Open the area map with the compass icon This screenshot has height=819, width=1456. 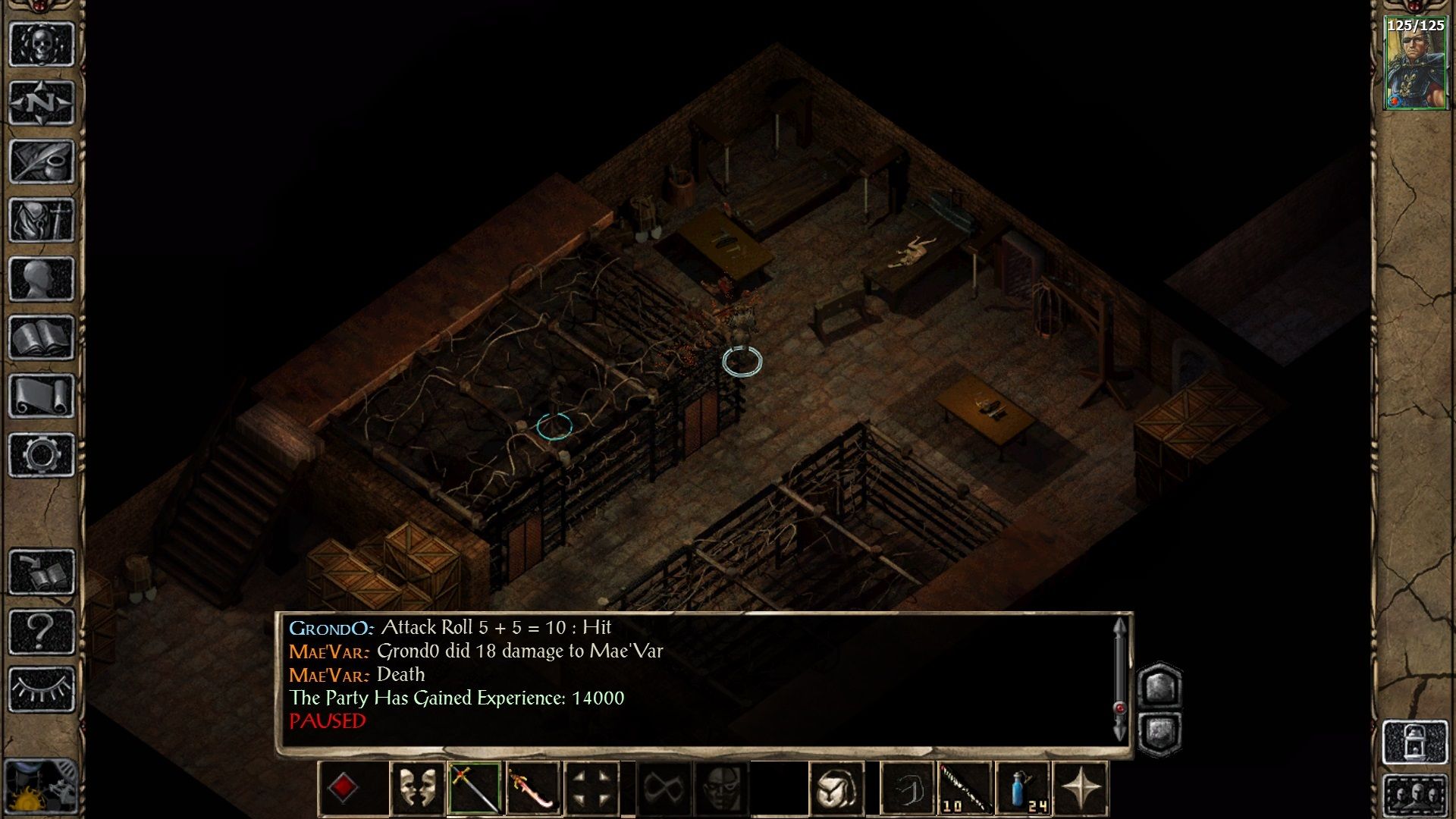click(x=42, y=102)
